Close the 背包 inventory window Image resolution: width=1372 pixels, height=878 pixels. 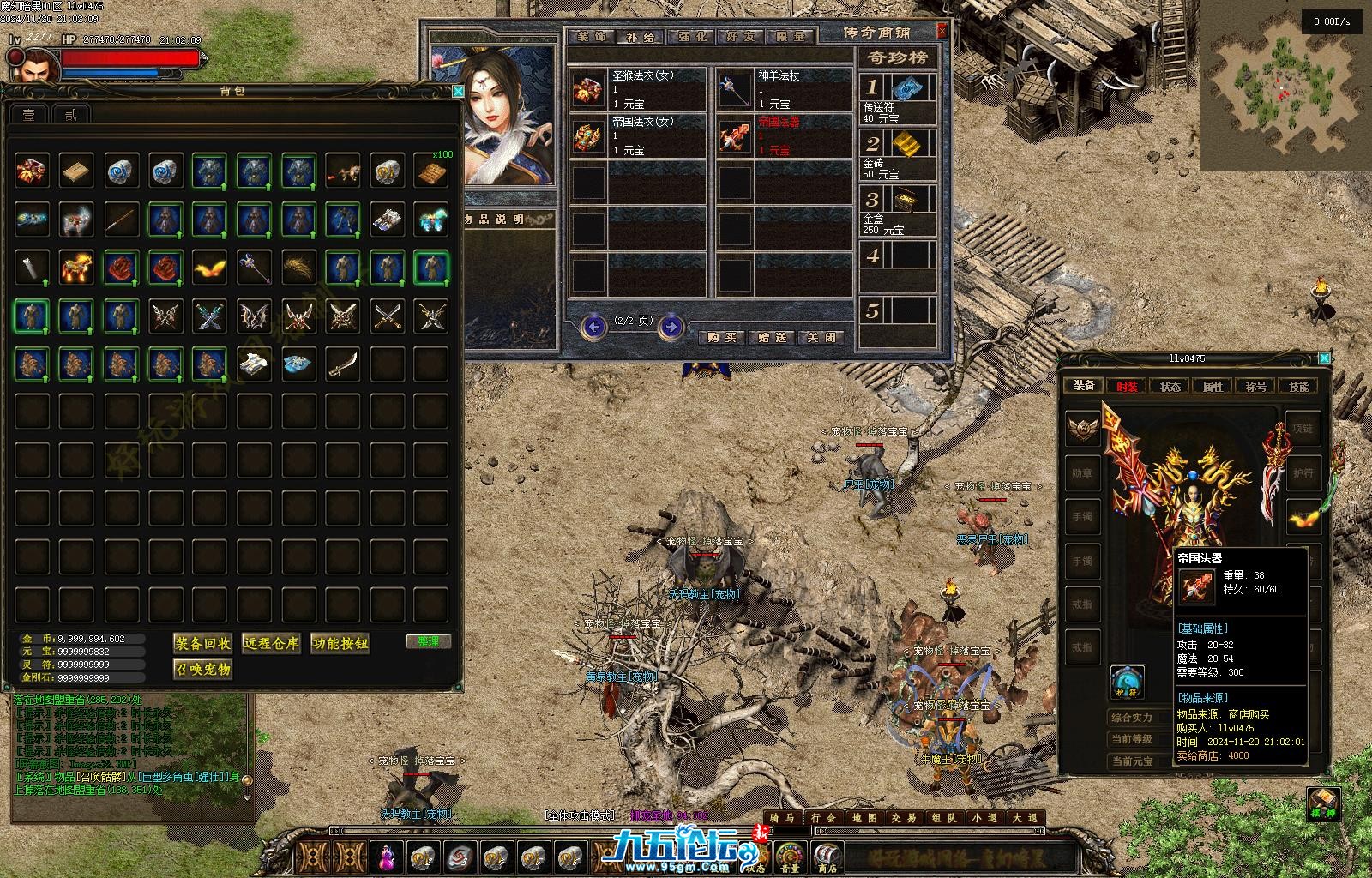click(458, 91)
